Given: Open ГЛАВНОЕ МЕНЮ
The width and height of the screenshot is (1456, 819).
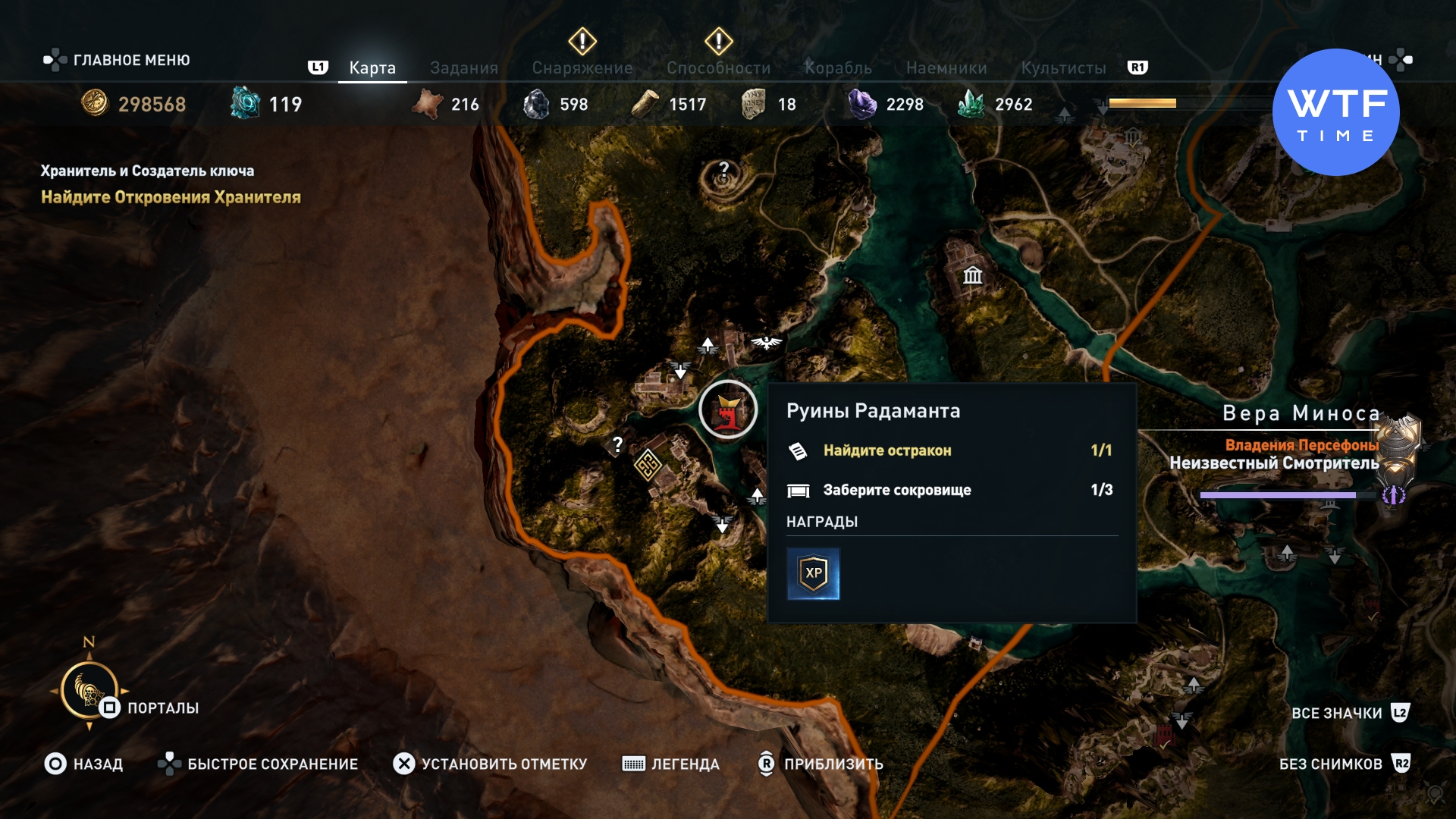Looking at the screenshot, I should tap(118, 60).
